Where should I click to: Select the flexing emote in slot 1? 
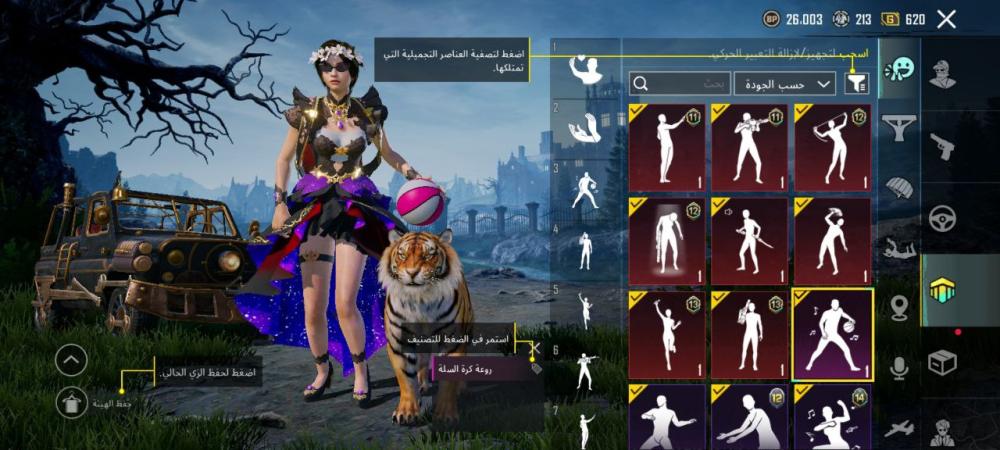tap(586, 69)
